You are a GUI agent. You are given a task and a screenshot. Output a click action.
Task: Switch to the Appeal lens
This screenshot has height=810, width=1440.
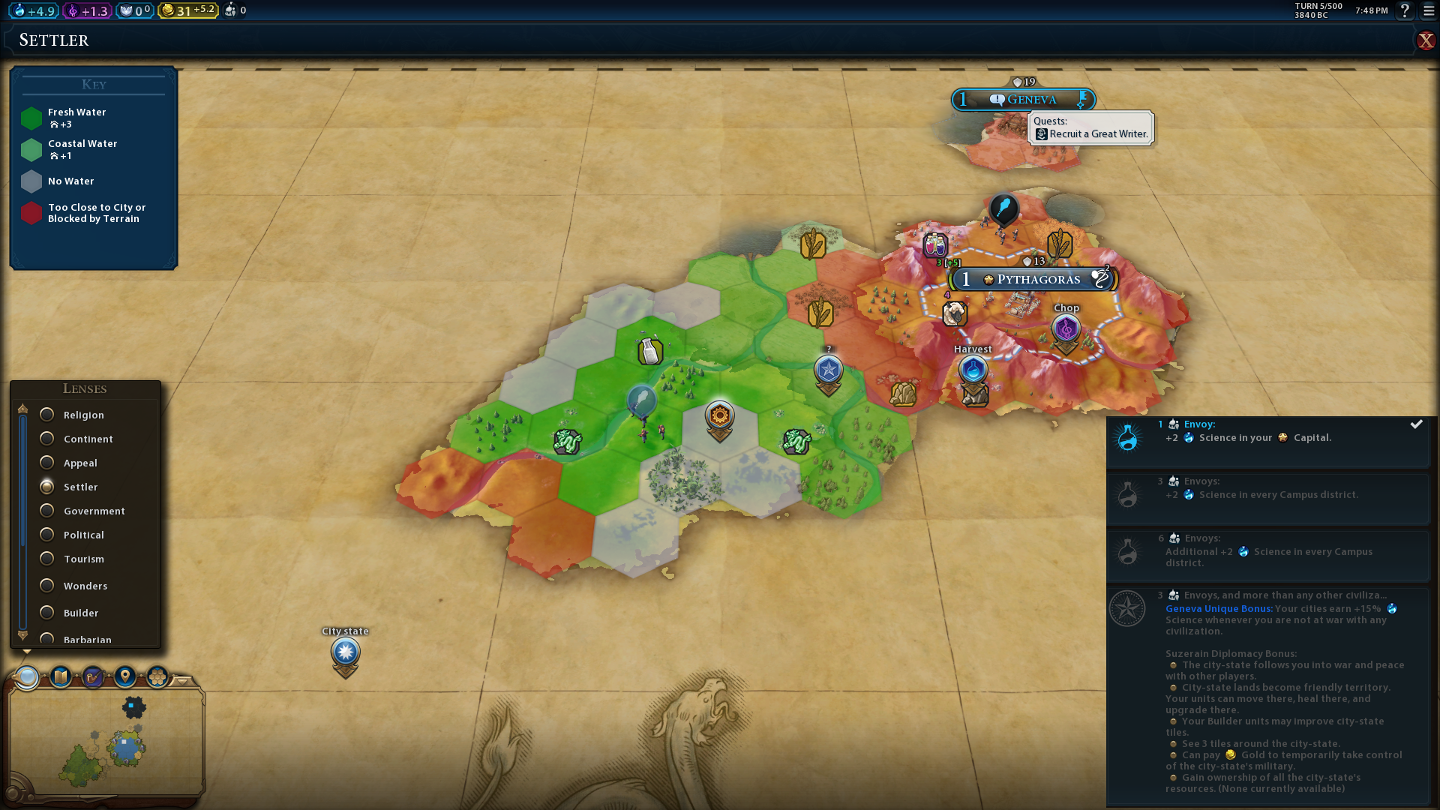[47, 463]
